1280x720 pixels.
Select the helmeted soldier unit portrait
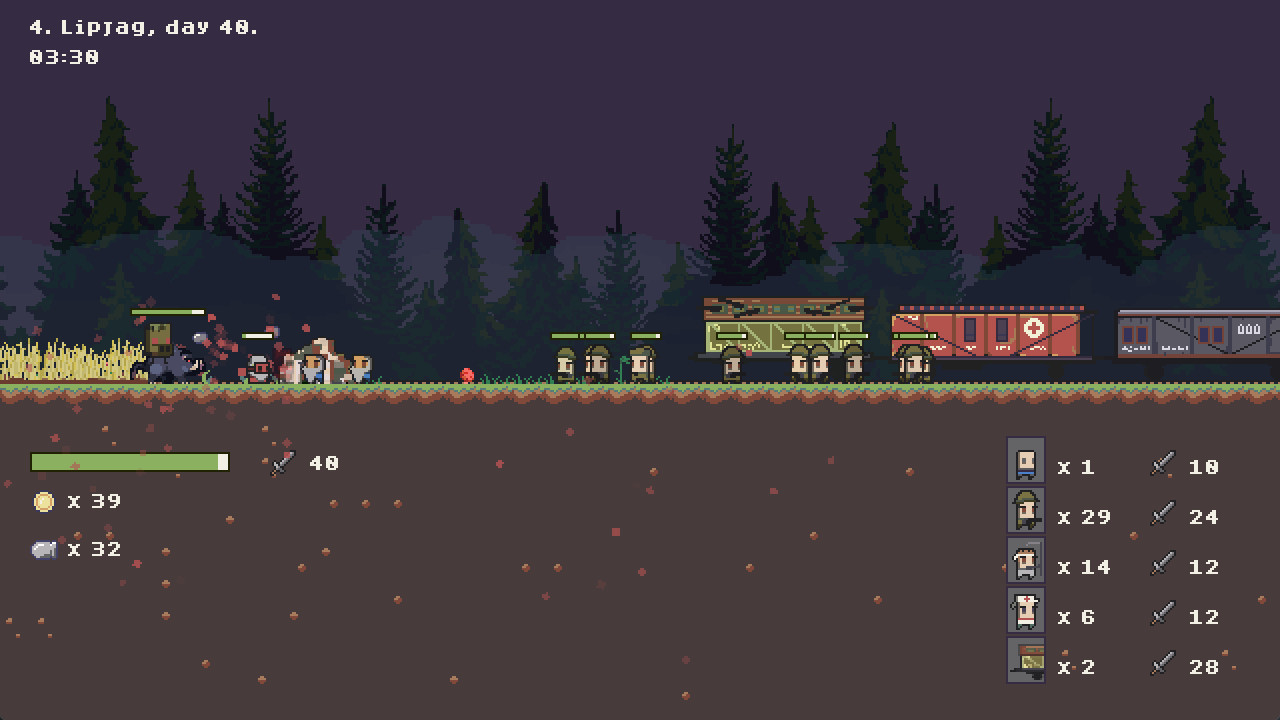click(x=1026, y=511)
